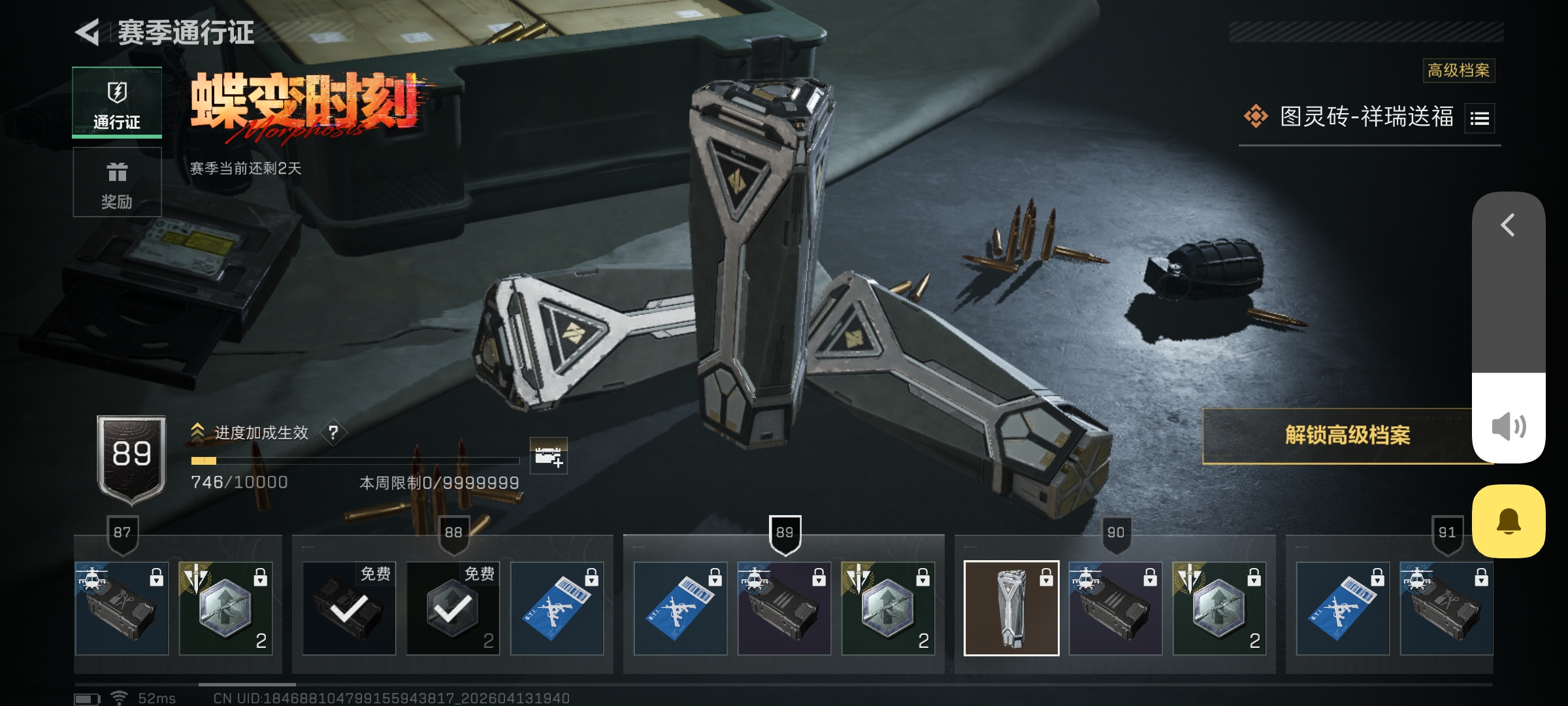
Task: Open the 高级档案 premium label
Action: coord(1458,71)
